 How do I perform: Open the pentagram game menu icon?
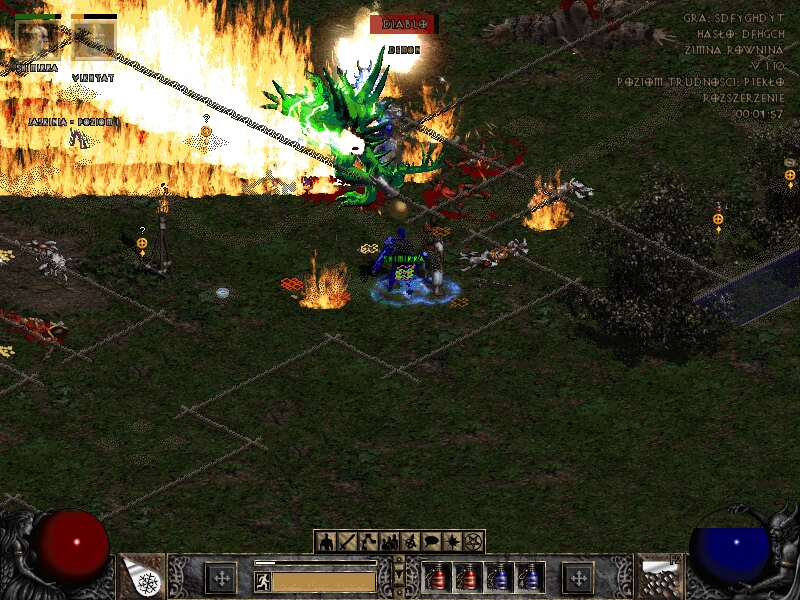tap(473, 542)
